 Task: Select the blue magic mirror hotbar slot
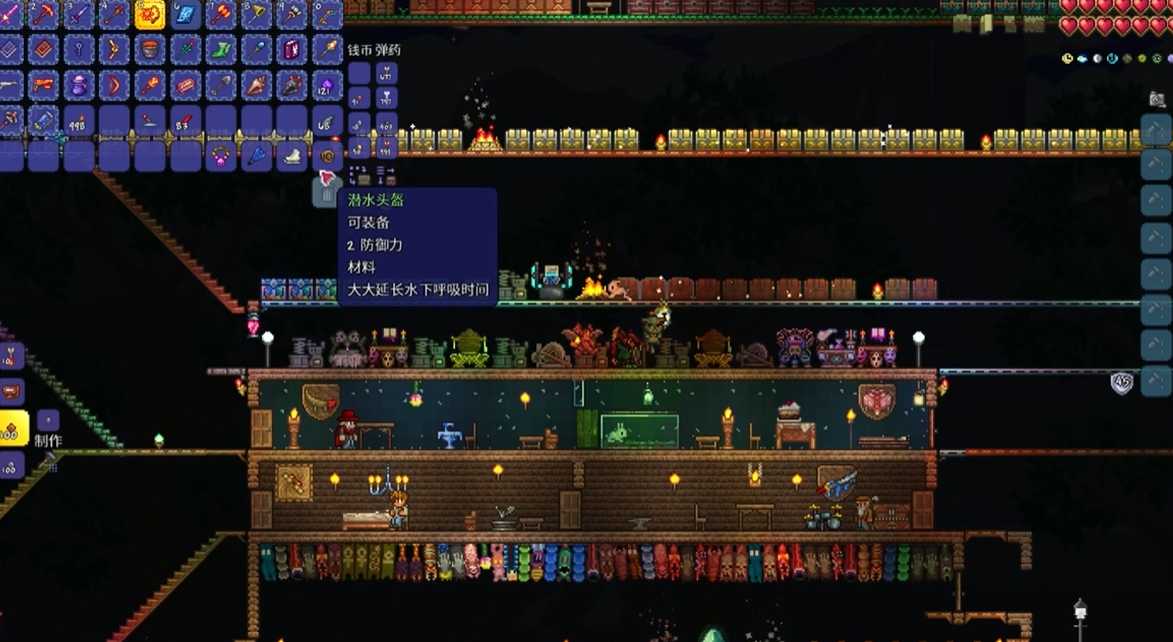[185, 13]
